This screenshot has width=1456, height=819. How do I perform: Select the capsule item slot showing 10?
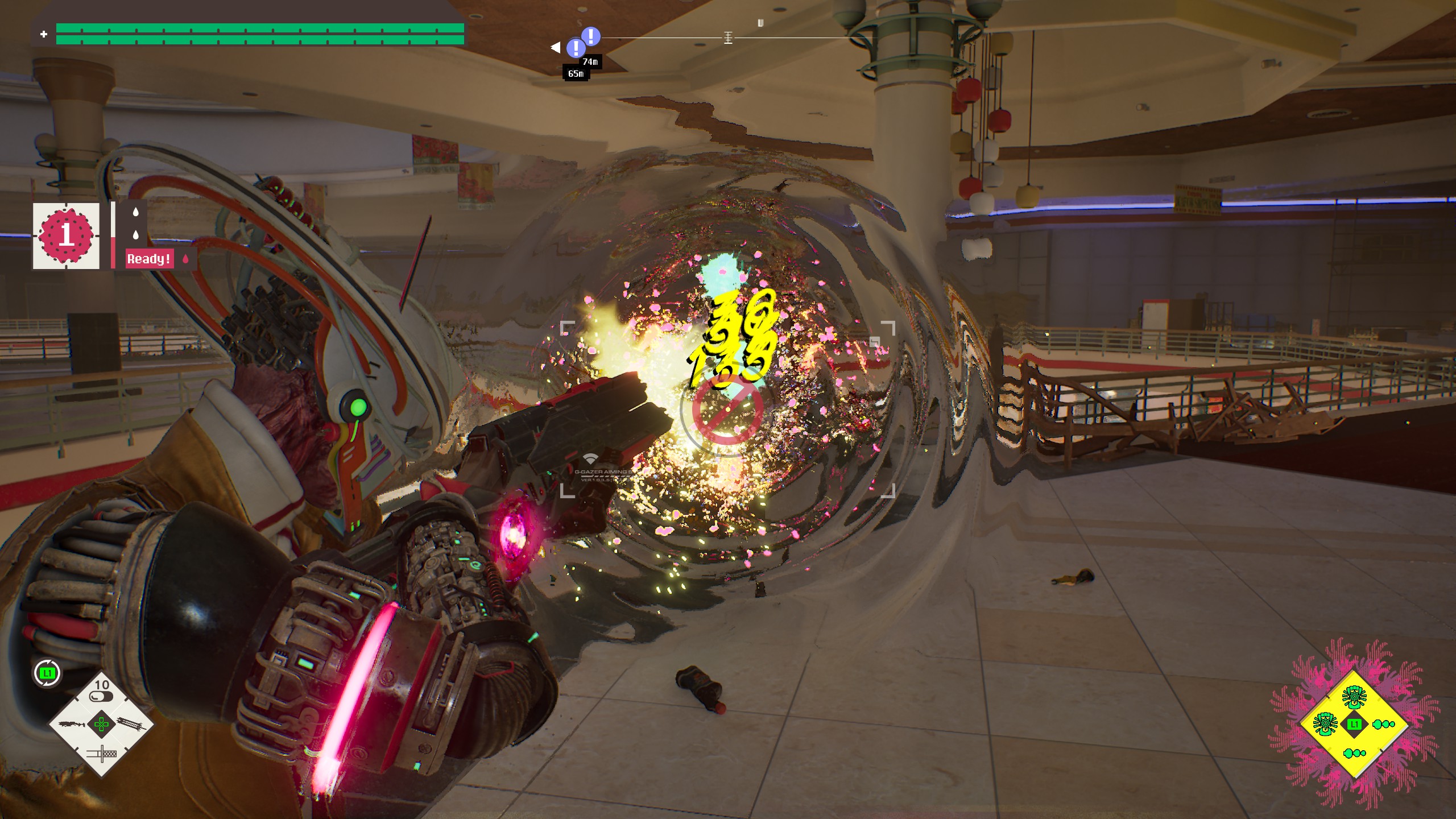pos(101,692)
